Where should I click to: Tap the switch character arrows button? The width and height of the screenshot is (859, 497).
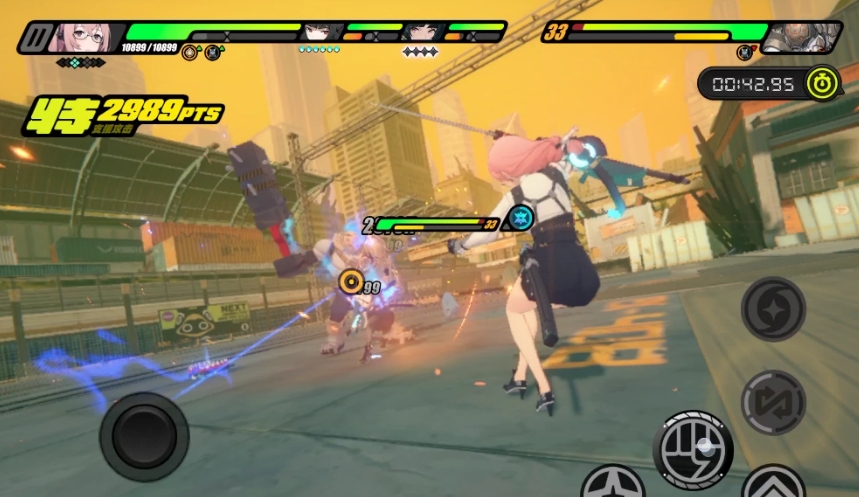pyautogui.click(x=773, y=402)
